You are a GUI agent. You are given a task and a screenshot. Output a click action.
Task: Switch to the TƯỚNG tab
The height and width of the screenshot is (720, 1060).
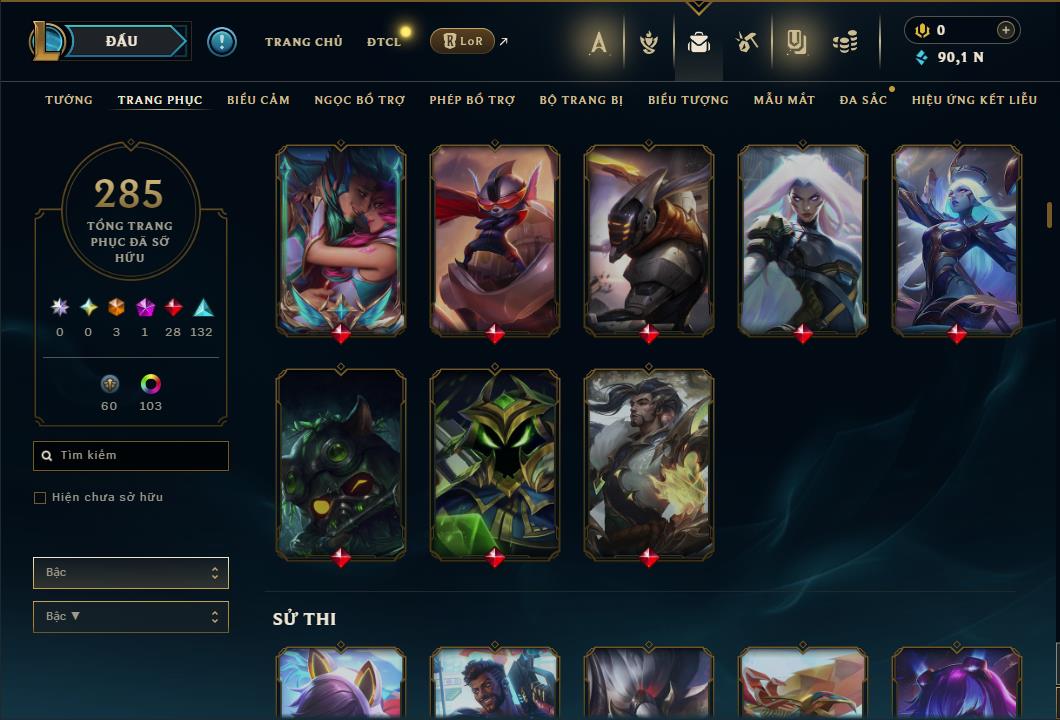69,100
